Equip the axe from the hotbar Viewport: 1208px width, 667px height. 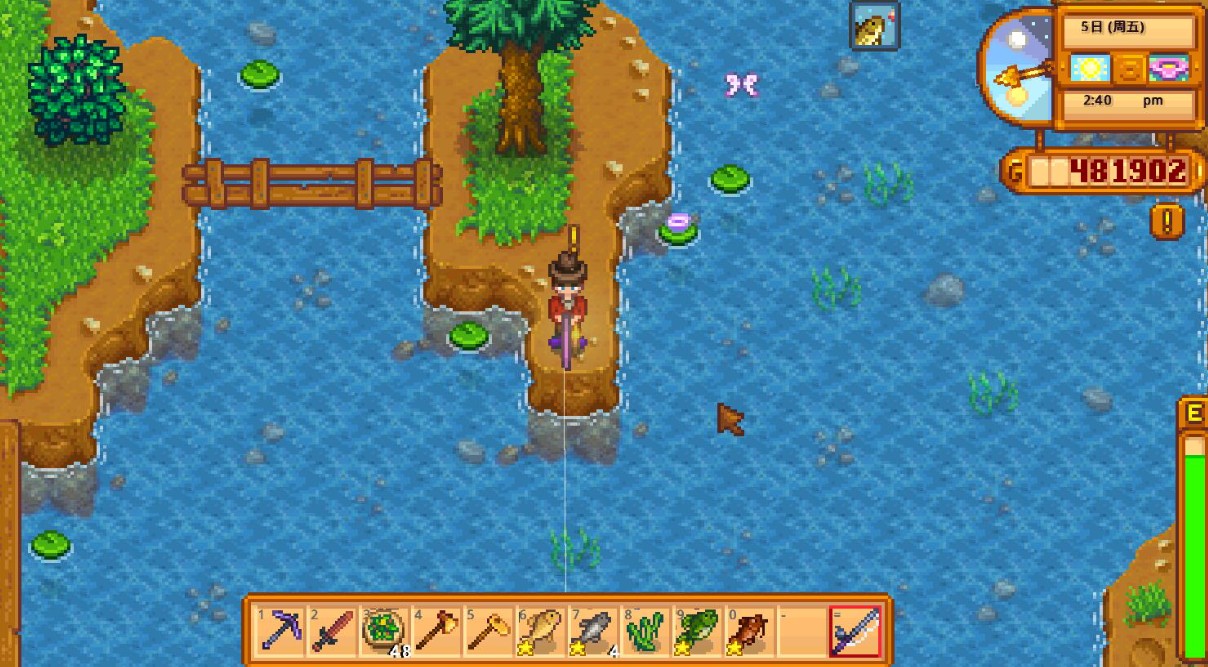tap(435, 632)
